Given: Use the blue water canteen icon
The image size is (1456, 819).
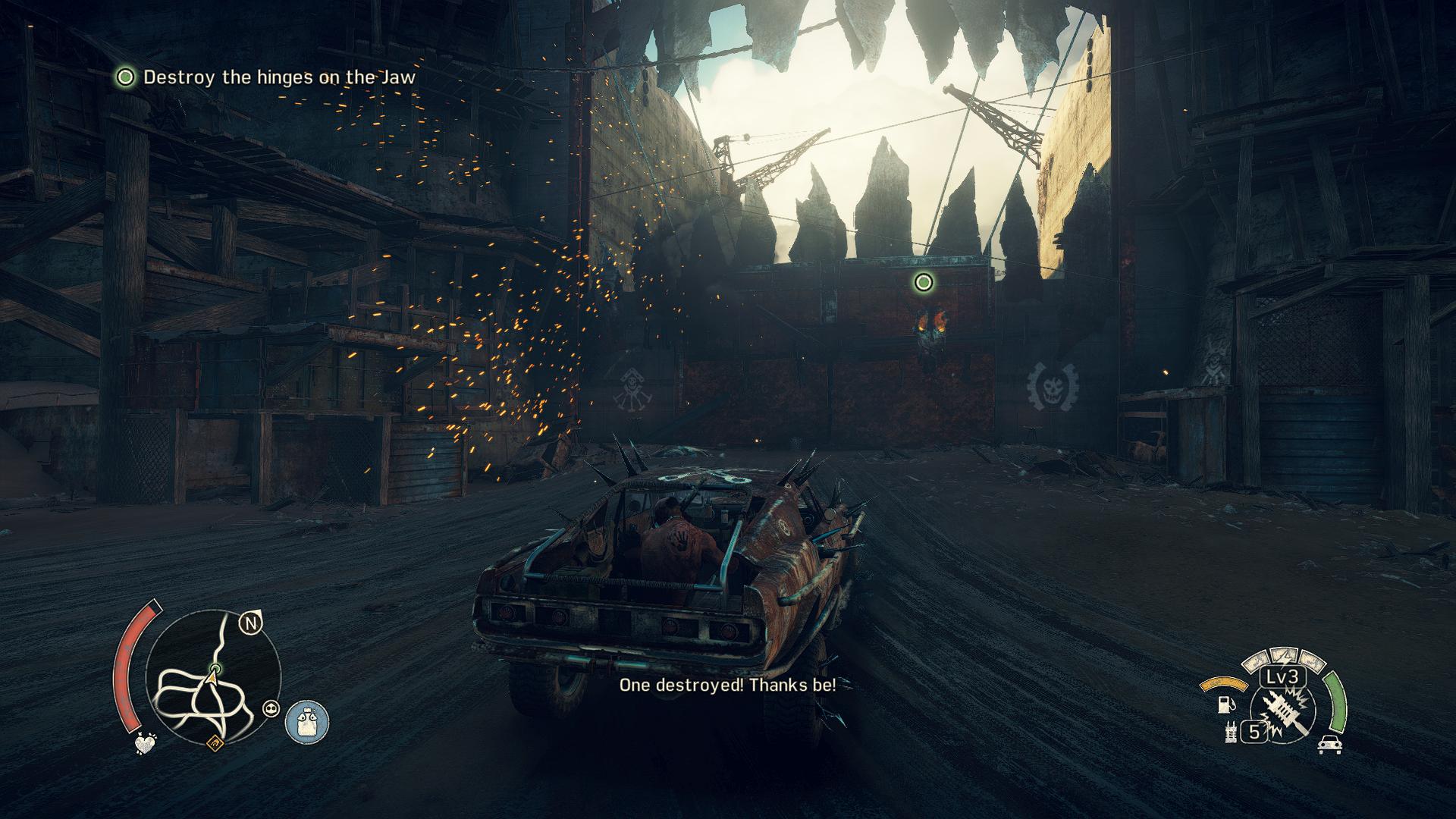Looking at the screenshot, I should coord(307,722).
